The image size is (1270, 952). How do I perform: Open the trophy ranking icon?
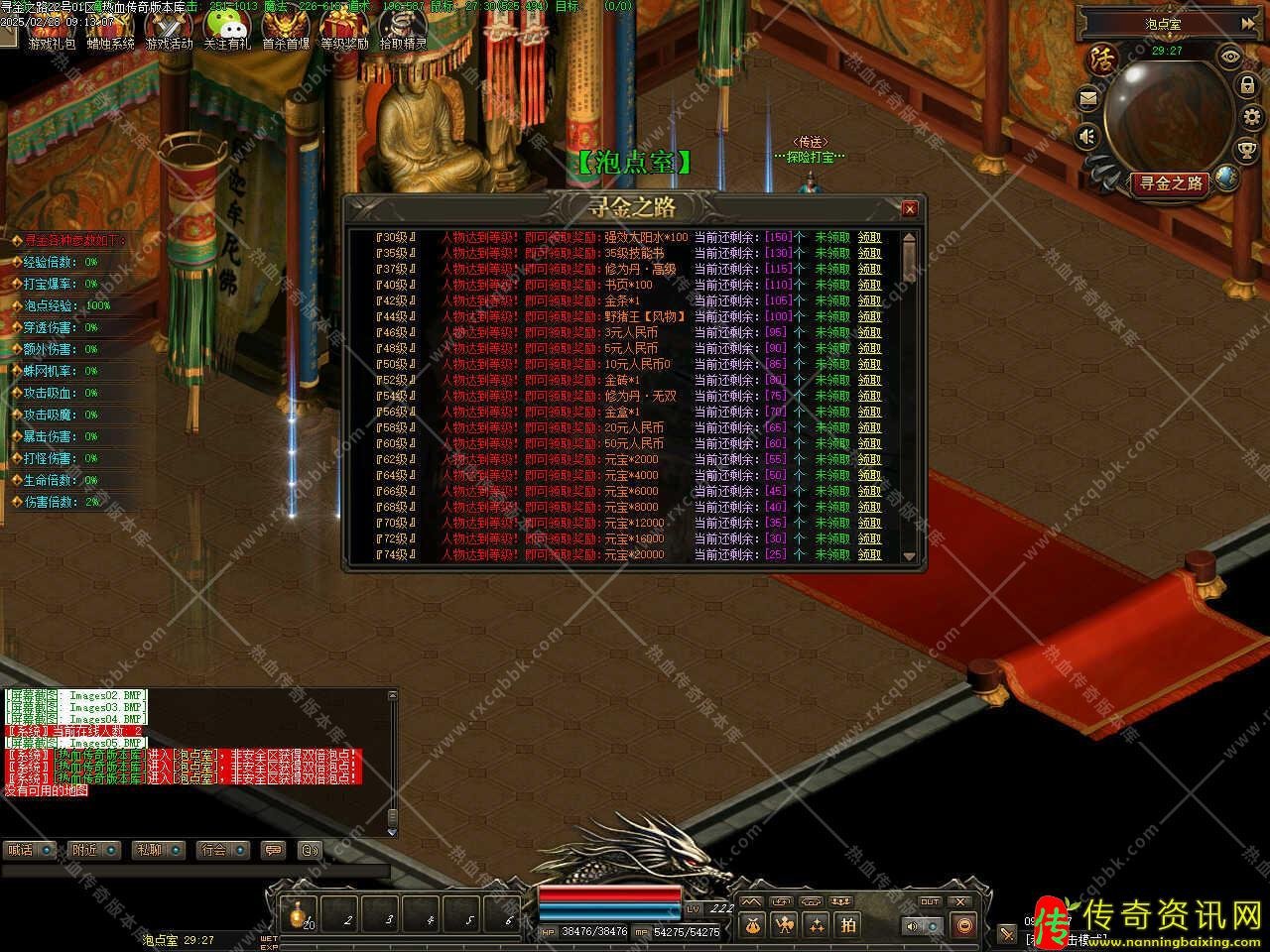click(x=1246, y=151)
